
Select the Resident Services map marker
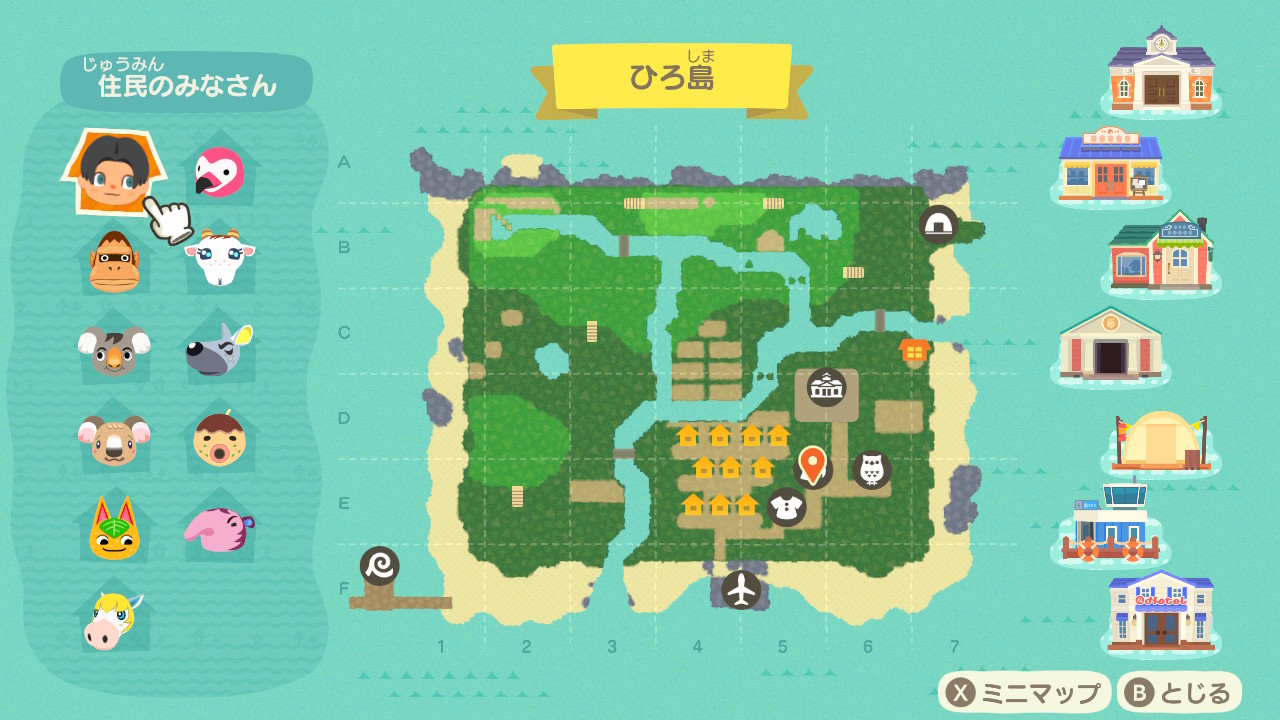(x=827, y=387)
